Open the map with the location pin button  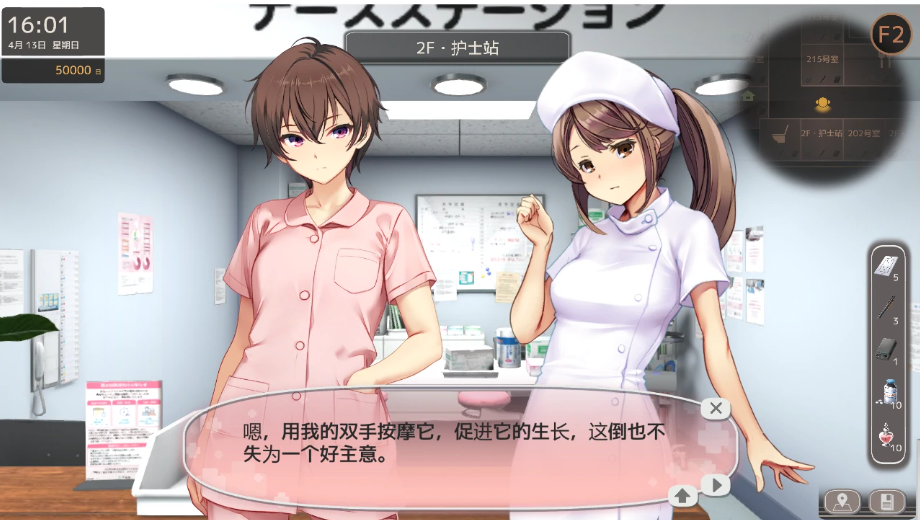click(843, 502)
